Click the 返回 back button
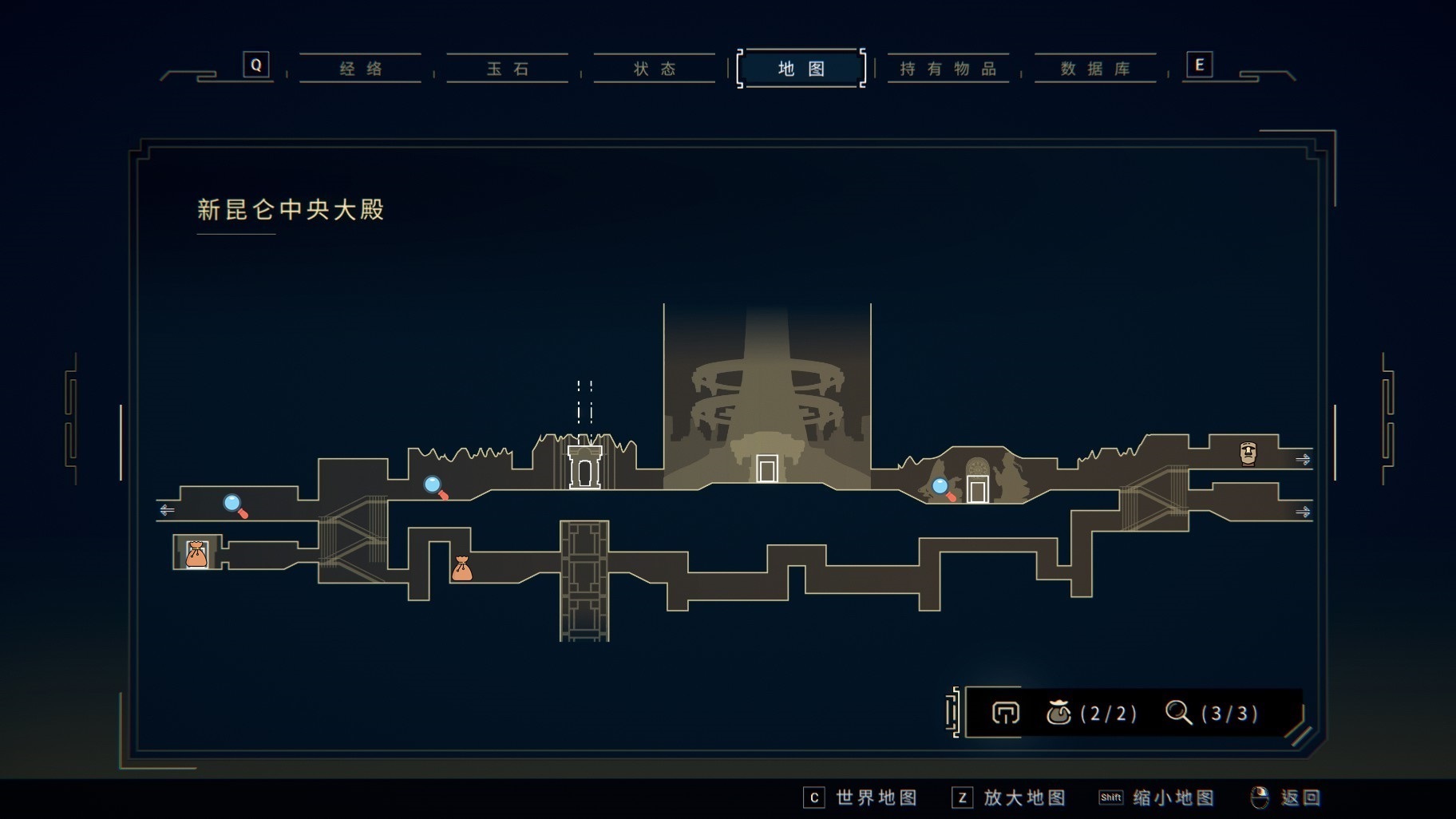The height and width of the screenshot is (819, 1456). (1286, 797)
